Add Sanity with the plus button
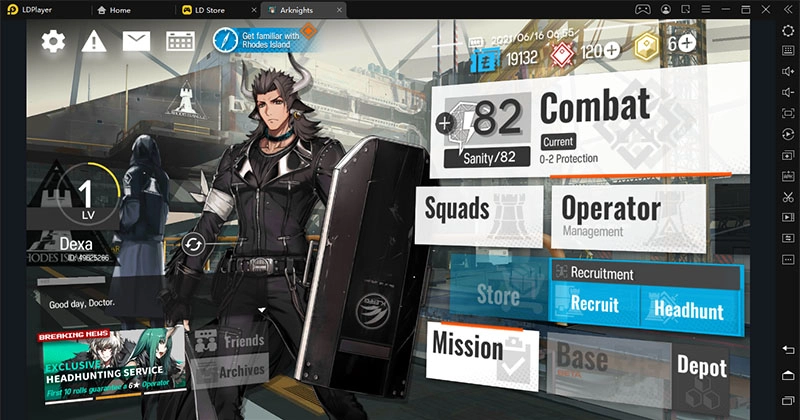Screen dimensions: 800x420 (445, 124)
